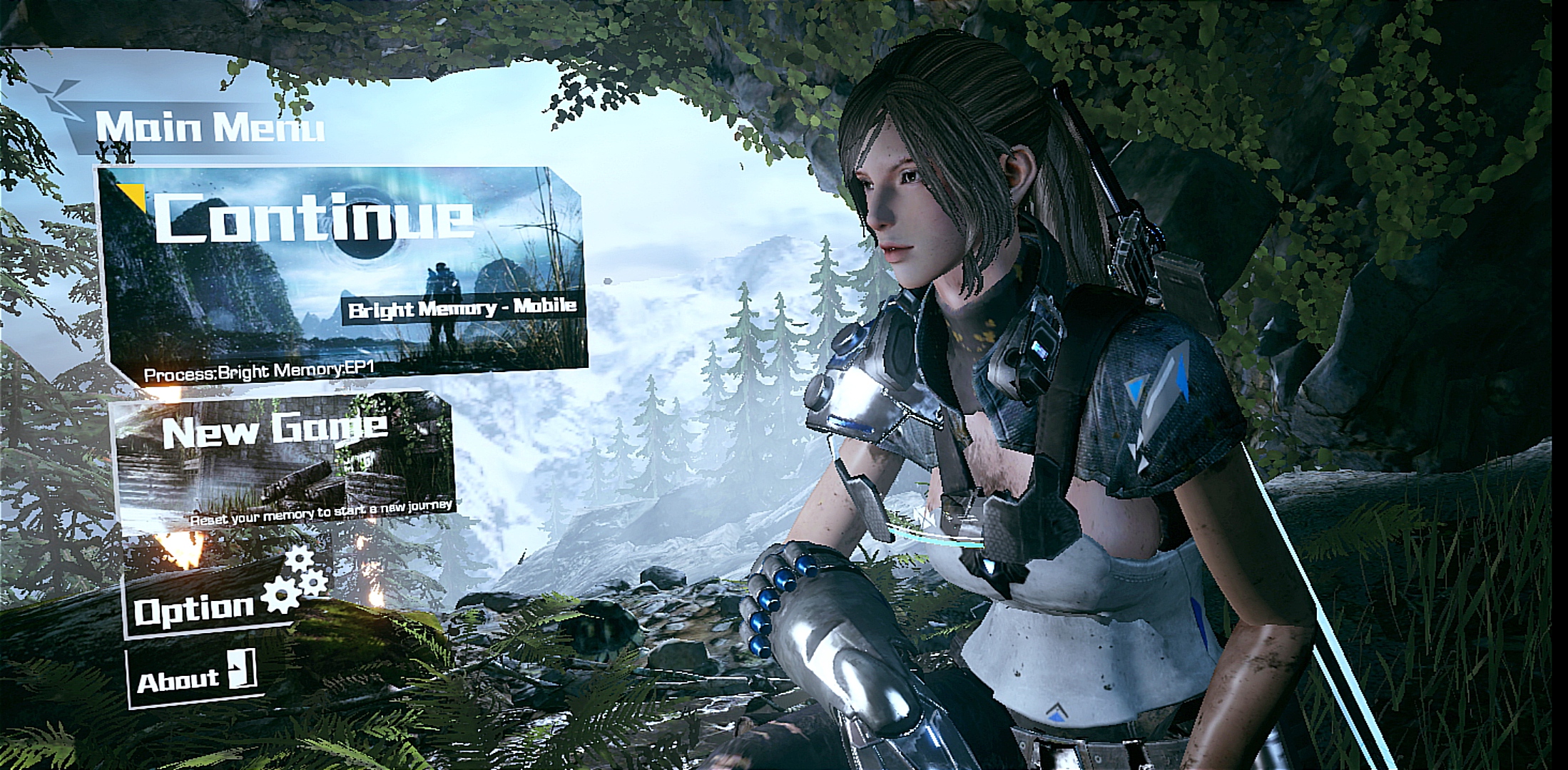Open the About entry
Viewport: 1568px width, 770px height.
(194, 677)
